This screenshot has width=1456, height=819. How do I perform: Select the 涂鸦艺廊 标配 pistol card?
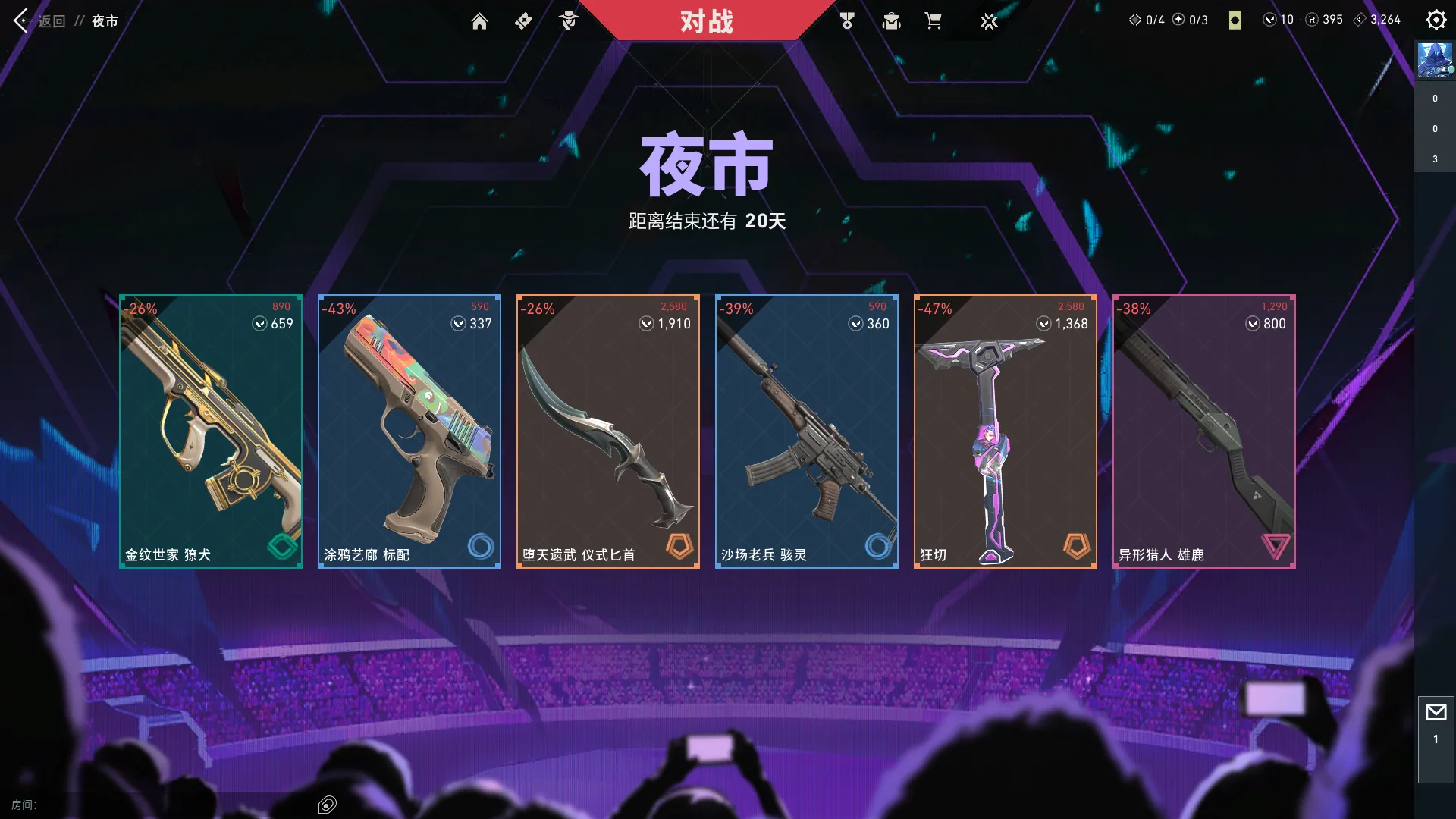(x=409, y=430)
